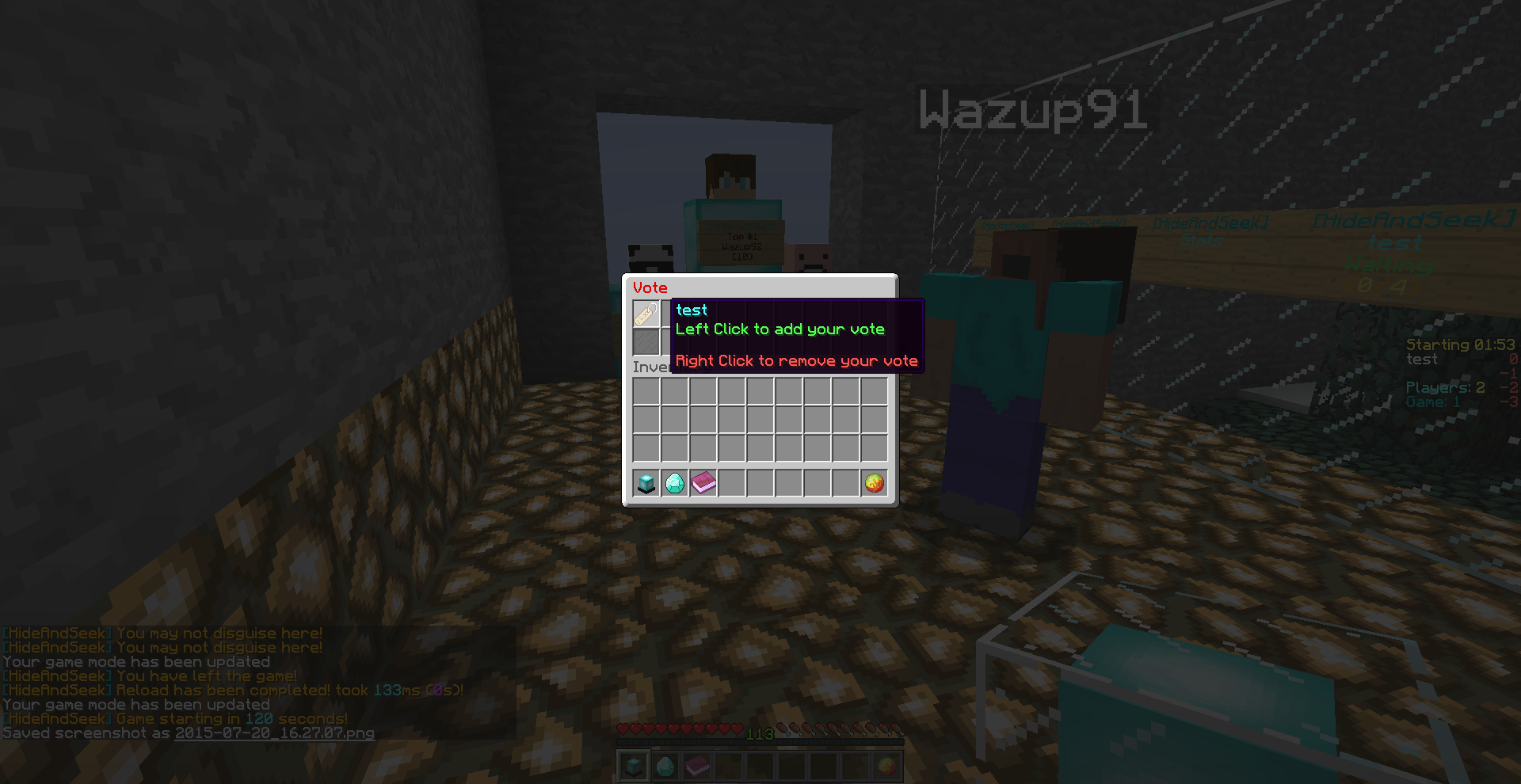Image resolution: width=1521 pixels, height=784 pixels.
Task: Select the currently highlighted first hotbar slot
Action: pyautogui.click(x=633, y=765)
